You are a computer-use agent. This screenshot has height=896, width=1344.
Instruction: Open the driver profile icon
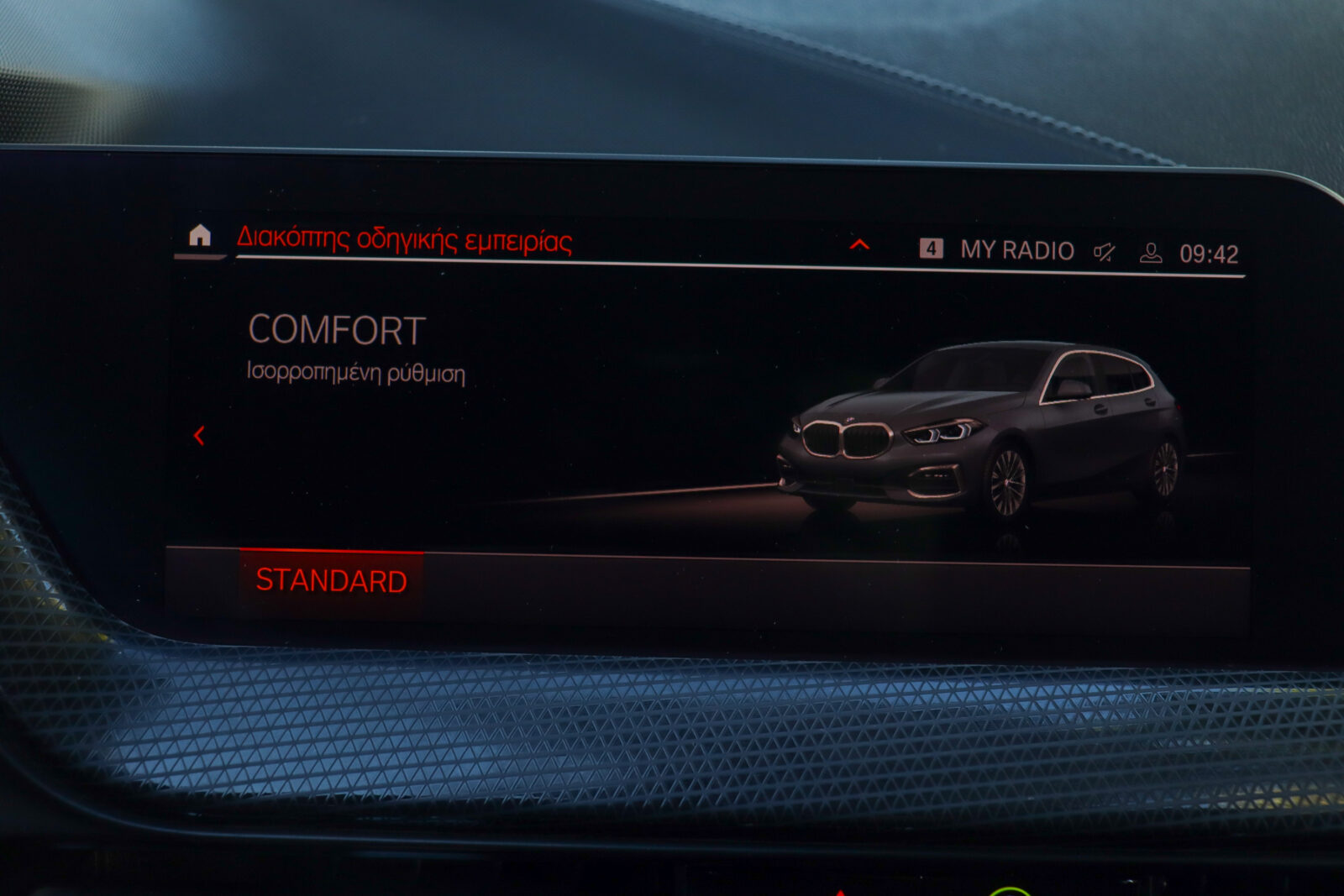1150,253
